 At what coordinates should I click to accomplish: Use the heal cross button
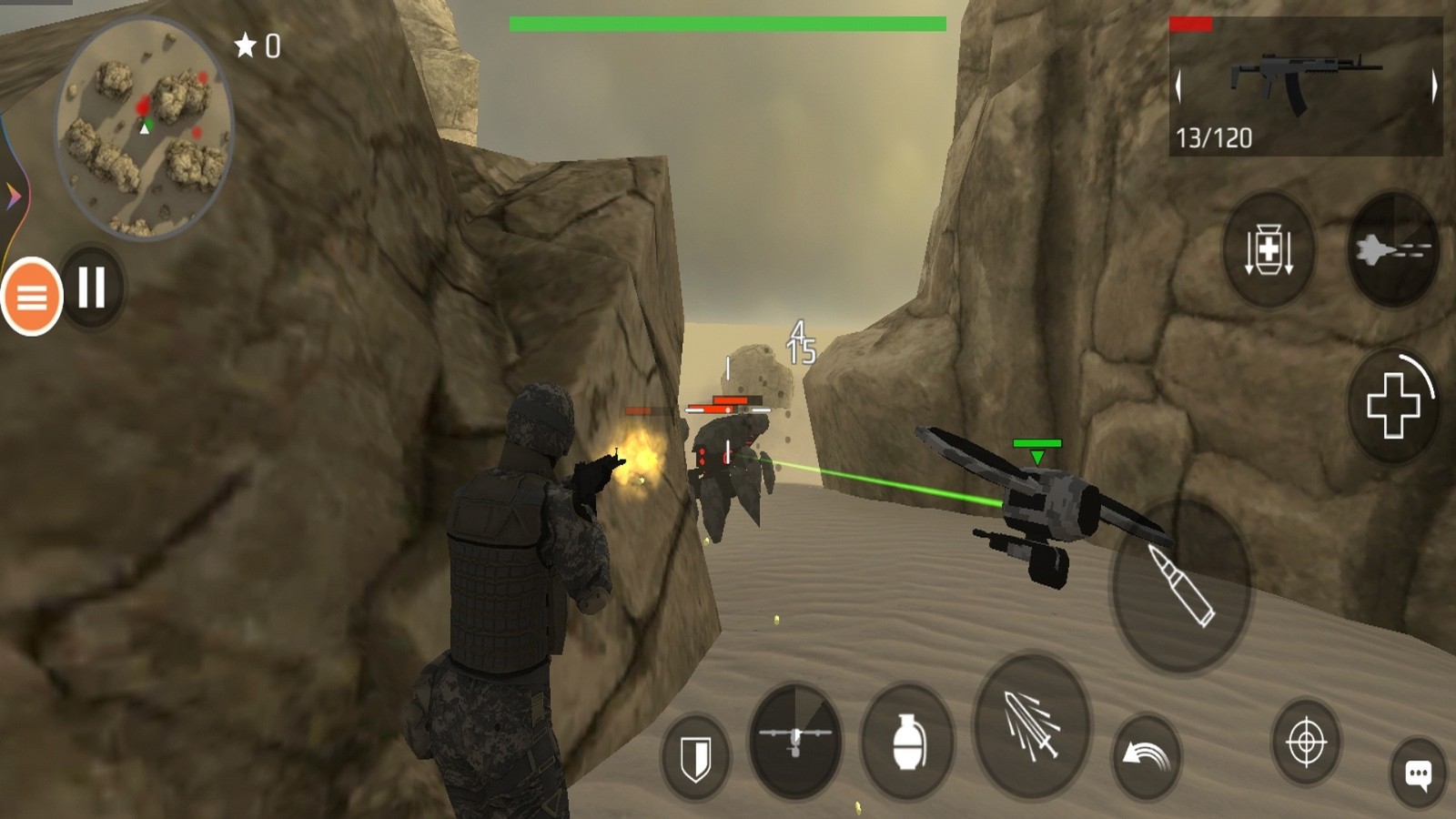[x=1392, y=405]
